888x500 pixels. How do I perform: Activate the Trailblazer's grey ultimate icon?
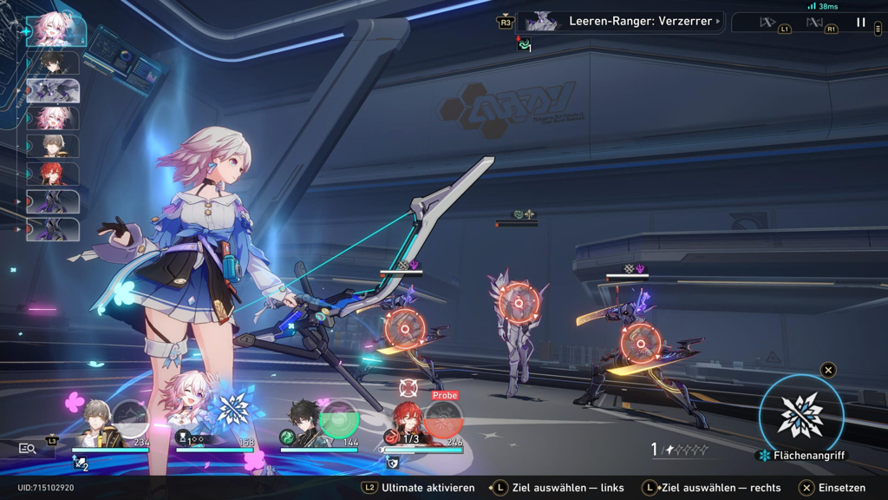coord(130,420)
